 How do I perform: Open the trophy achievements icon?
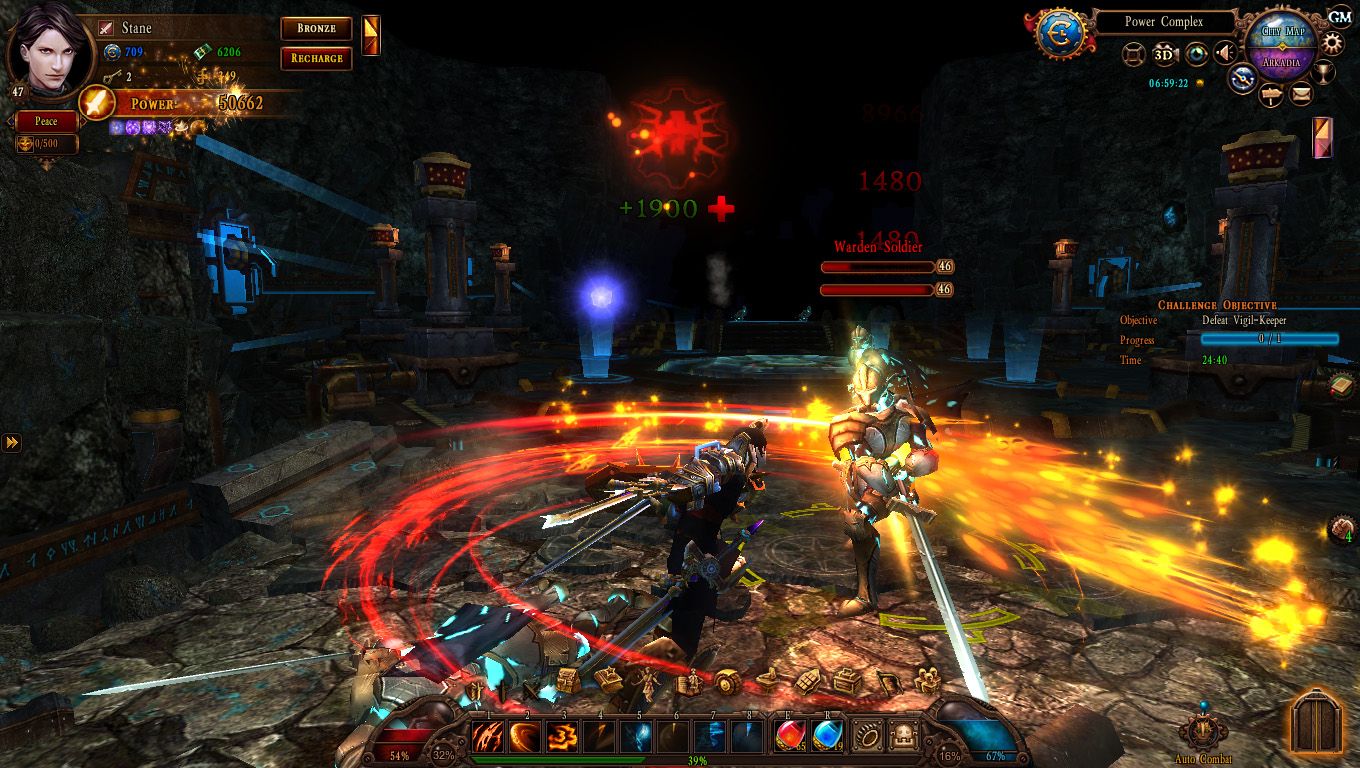coord(1323,73)
